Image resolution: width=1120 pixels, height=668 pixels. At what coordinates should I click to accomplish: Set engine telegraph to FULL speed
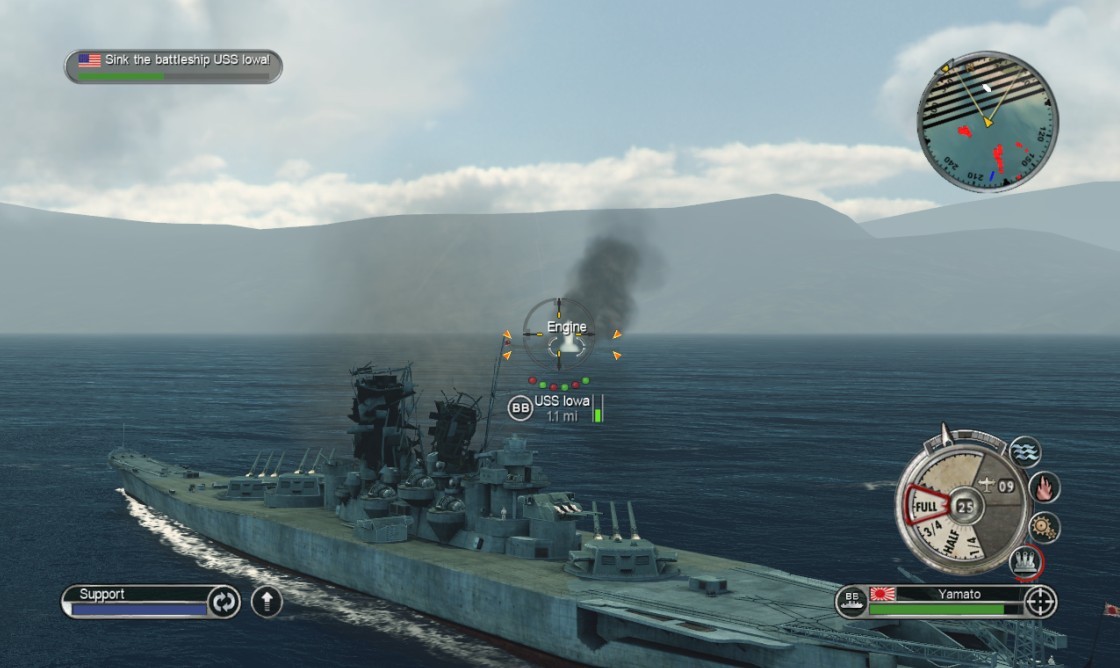(925, 504)
